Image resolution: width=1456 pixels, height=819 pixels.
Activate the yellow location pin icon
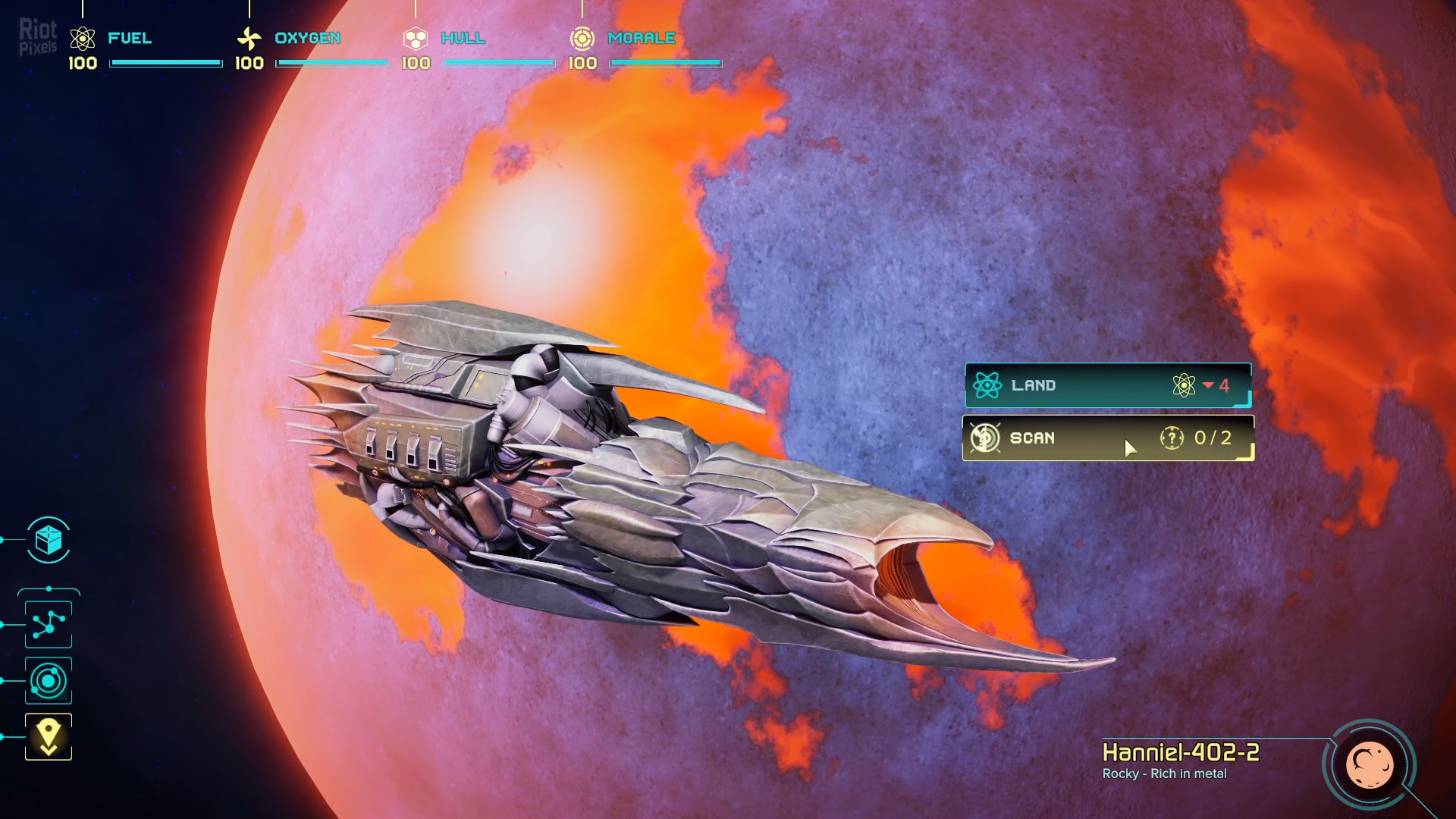click(x=49, y=736)
